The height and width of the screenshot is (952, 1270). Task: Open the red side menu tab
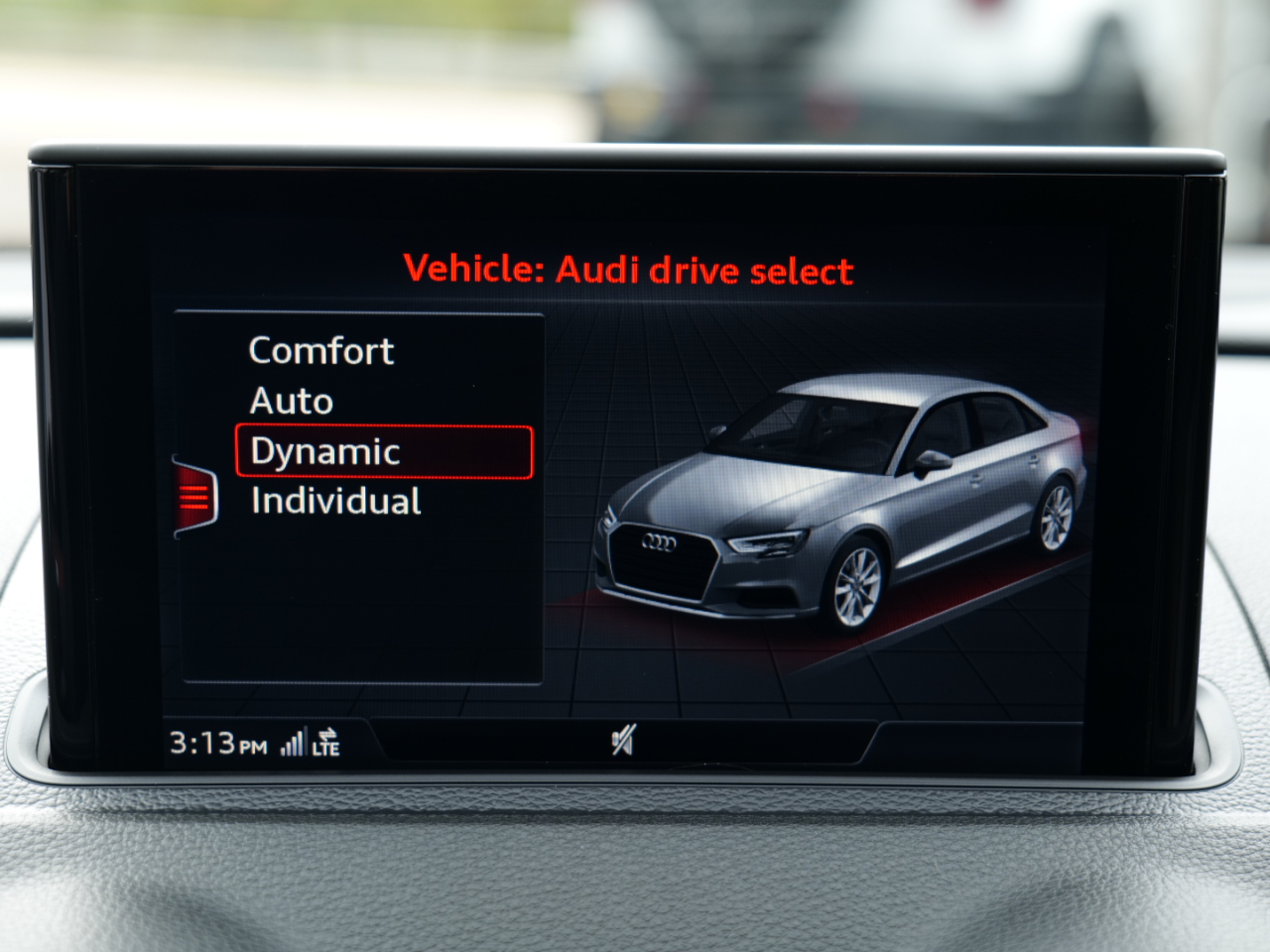(194, 496)
